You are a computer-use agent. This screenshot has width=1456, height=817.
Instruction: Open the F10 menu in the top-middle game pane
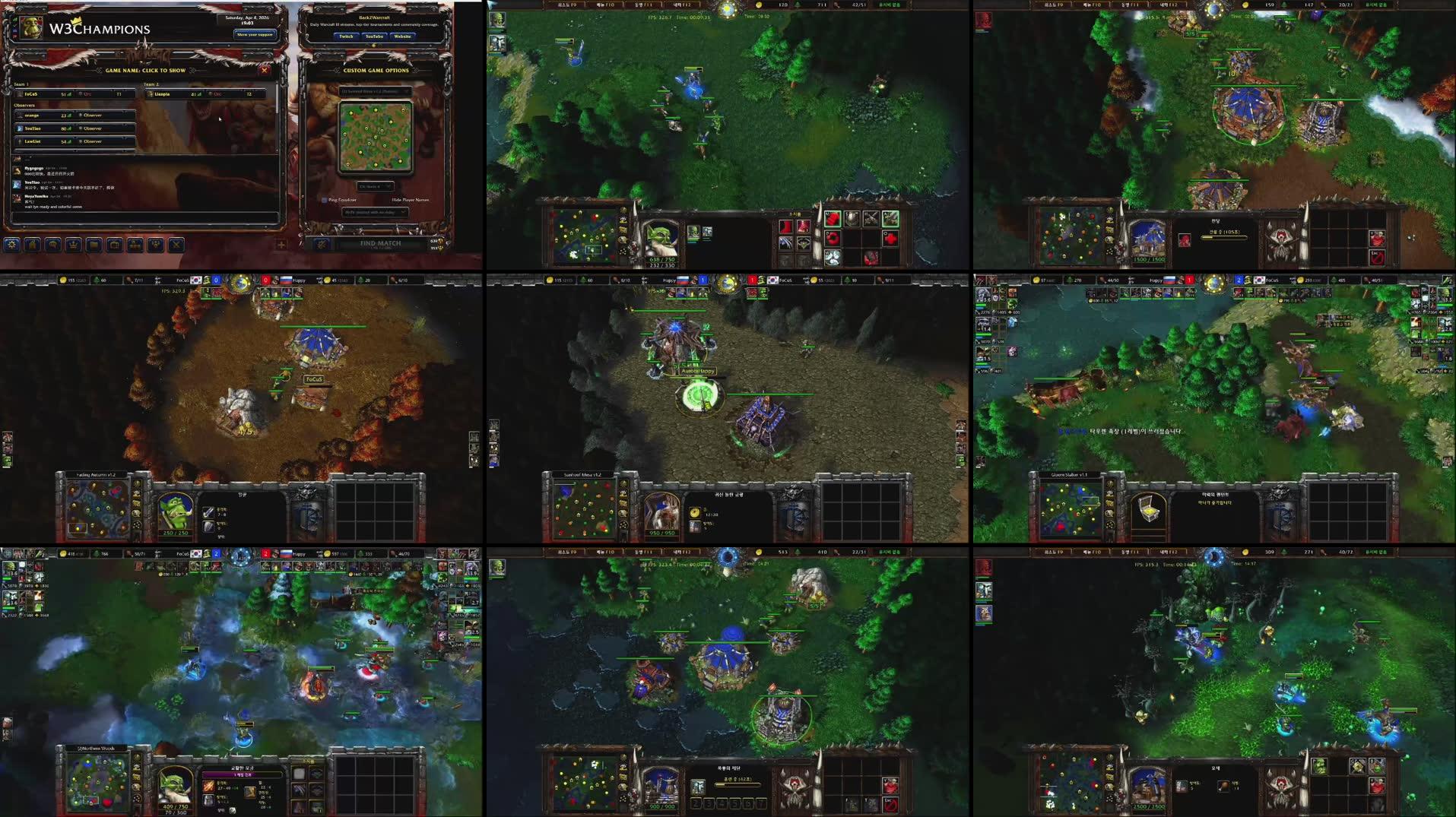[x=605, y=5]
